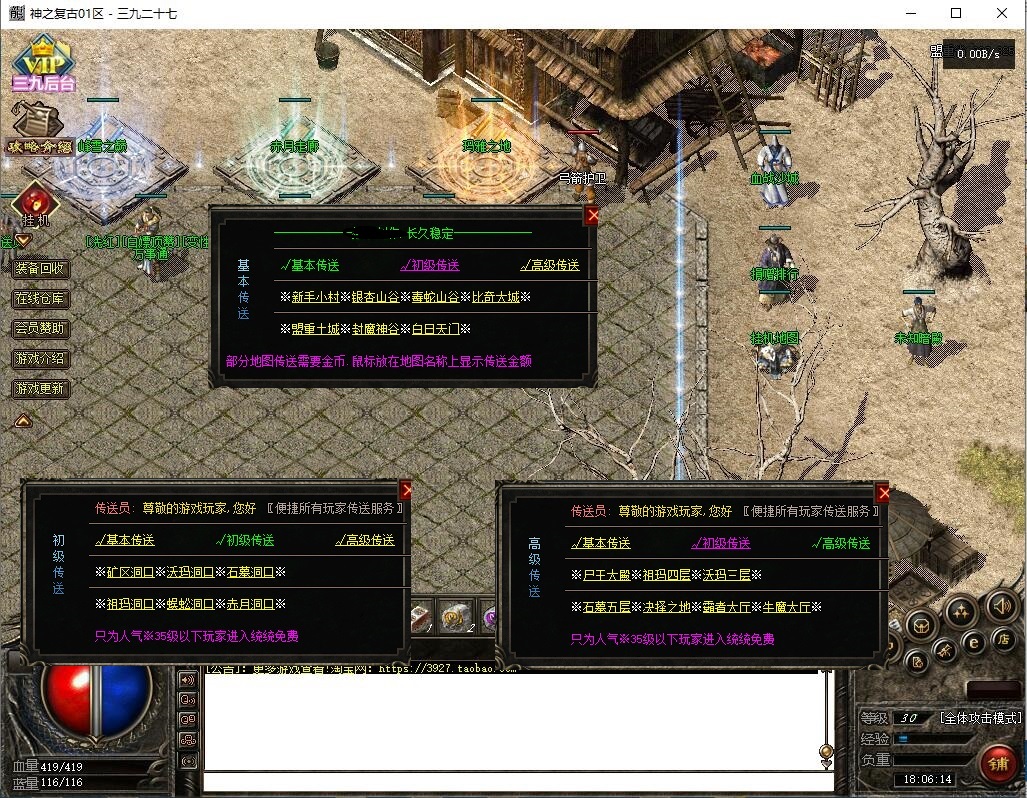Viewport: 1027px width, 798px height.
Task: Select the 牛魔大厅 teleport destination
Action: 791,607
